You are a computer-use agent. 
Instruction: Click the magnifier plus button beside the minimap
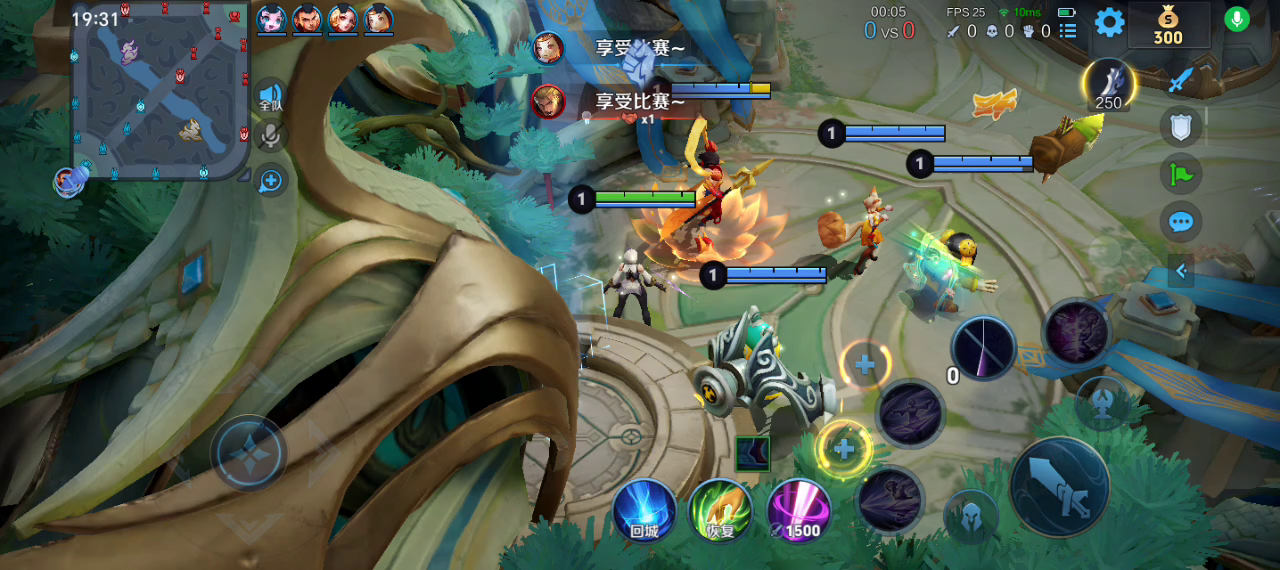pyautogui.click(x=270, y=181)
